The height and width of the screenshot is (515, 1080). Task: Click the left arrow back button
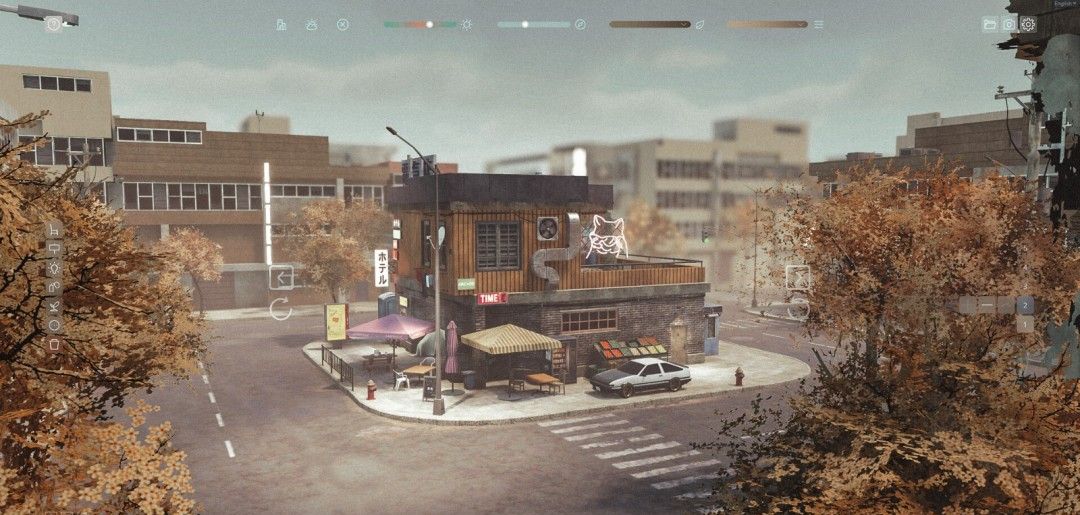click(x=281, y=277)
